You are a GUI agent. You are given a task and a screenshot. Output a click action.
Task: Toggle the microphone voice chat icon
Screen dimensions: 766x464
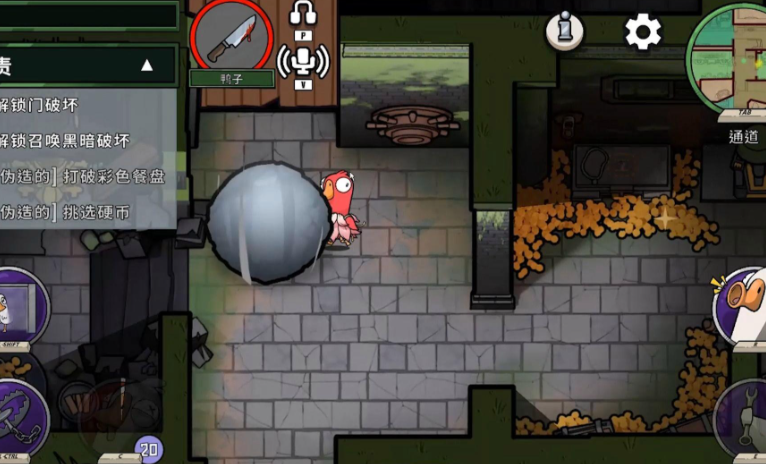(x=303, y=62)
